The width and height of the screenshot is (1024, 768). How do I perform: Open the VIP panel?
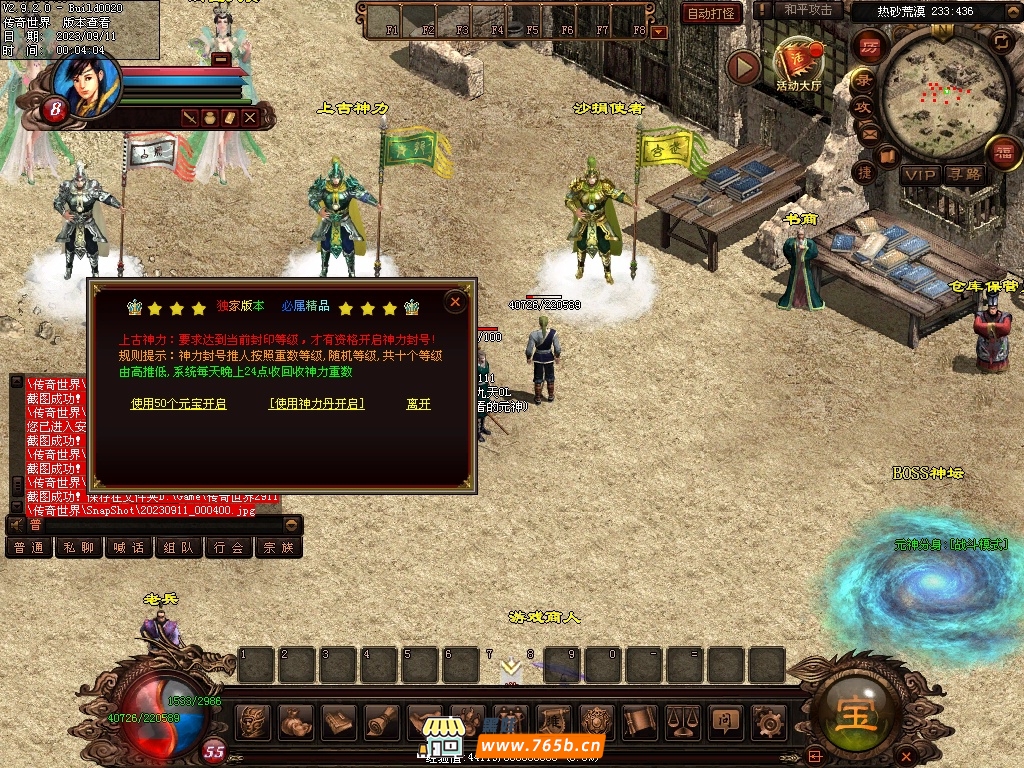920,175
